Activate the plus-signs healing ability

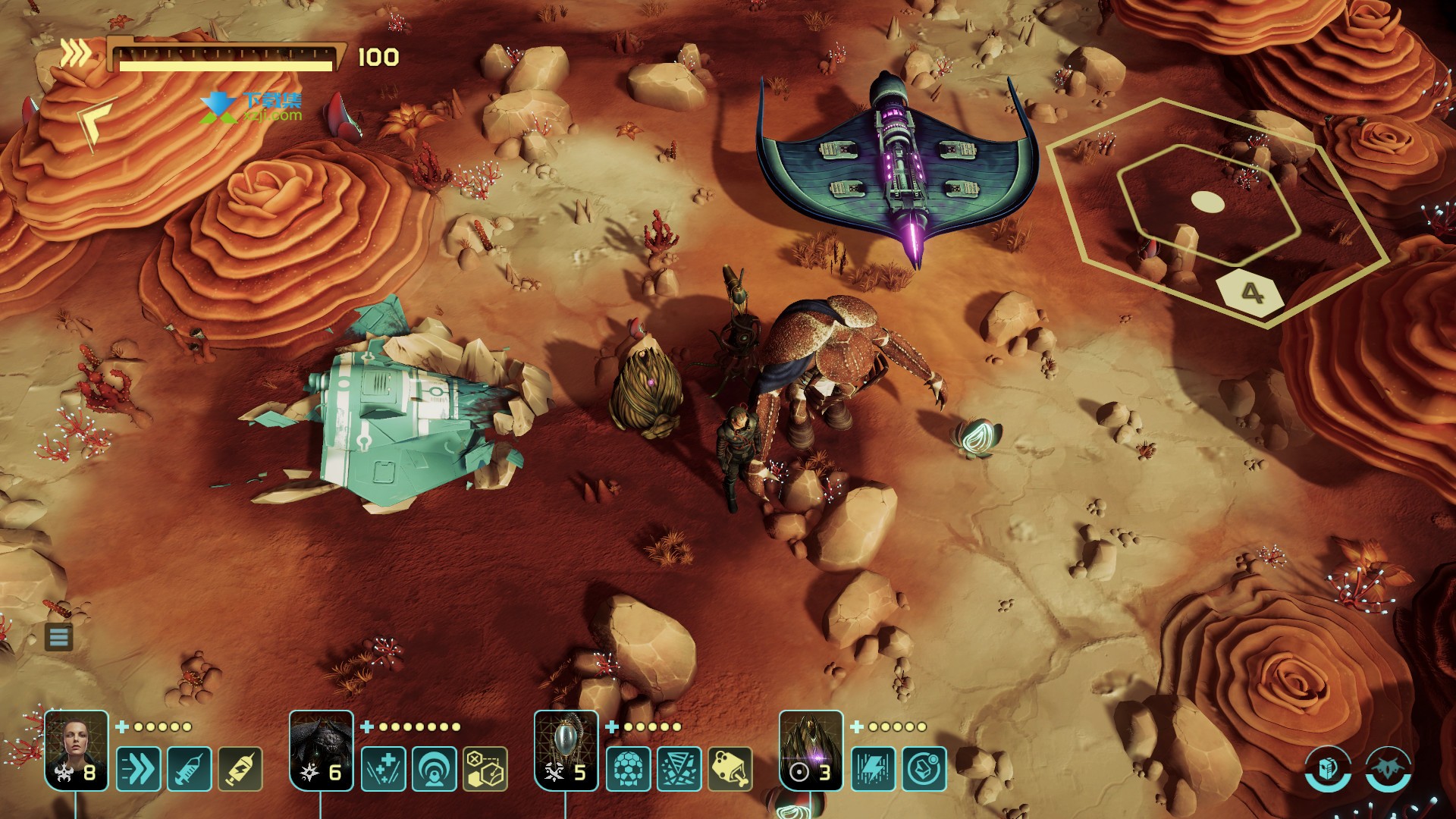click(x=384, y=769)
